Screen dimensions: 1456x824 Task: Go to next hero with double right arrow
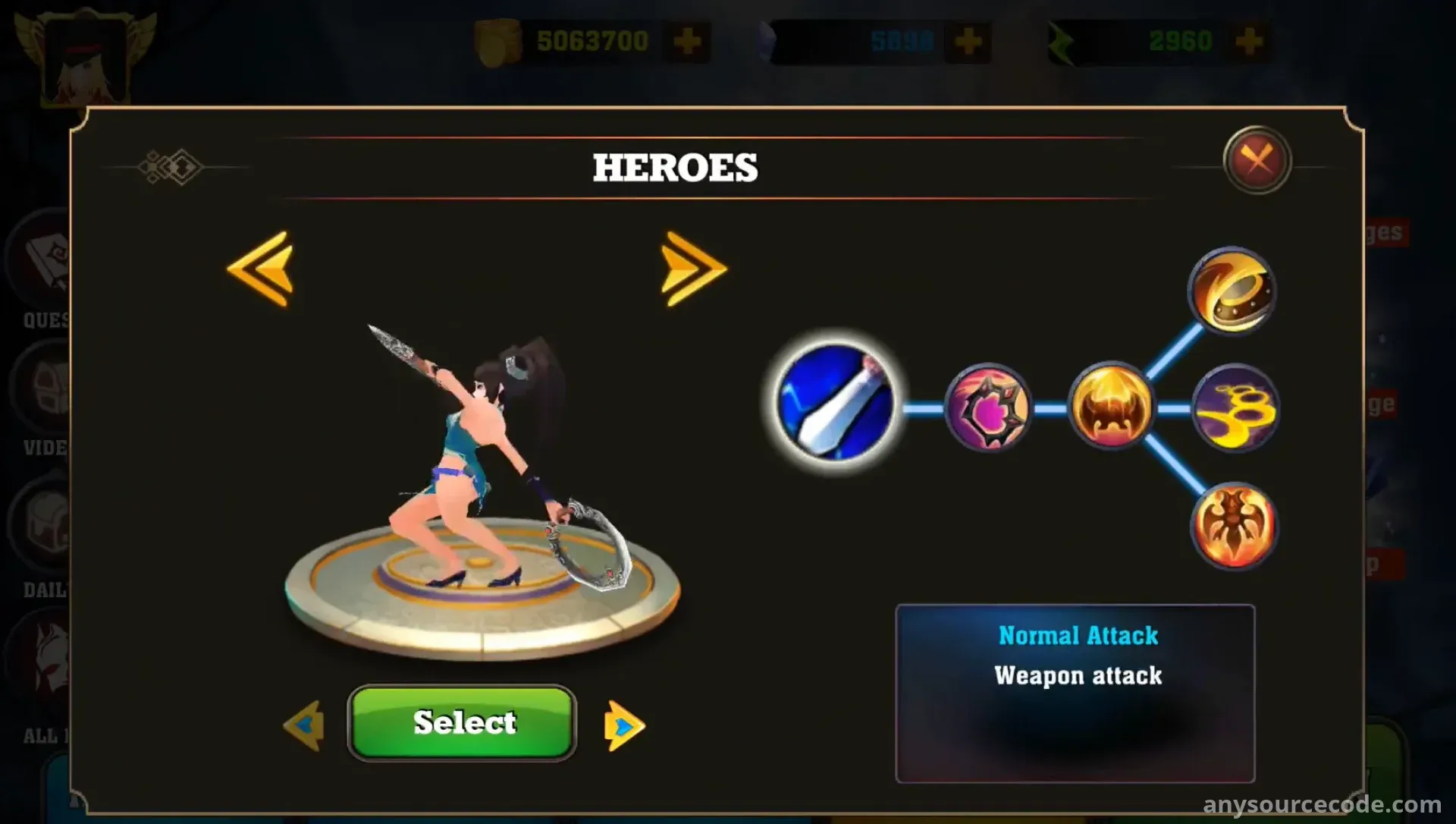tap(692, 269)
